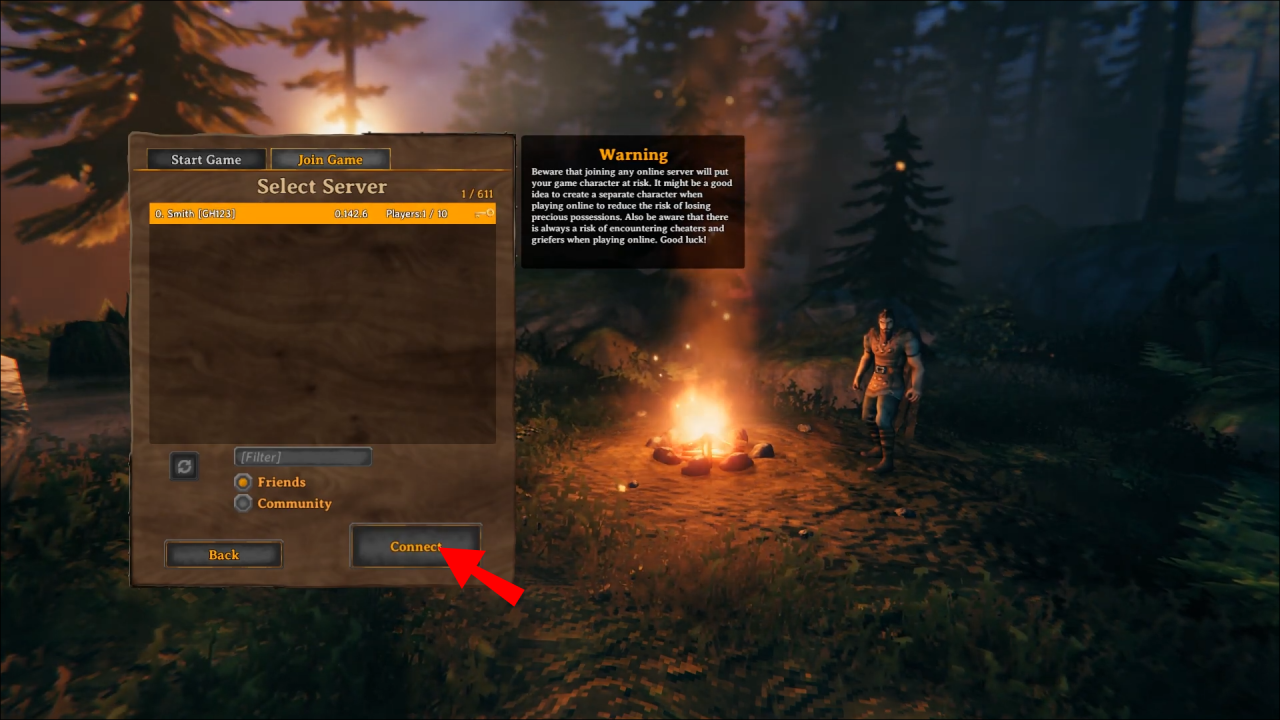Switch to Community servers
This screenshot has height=720, width=1280.
point(243,503)
